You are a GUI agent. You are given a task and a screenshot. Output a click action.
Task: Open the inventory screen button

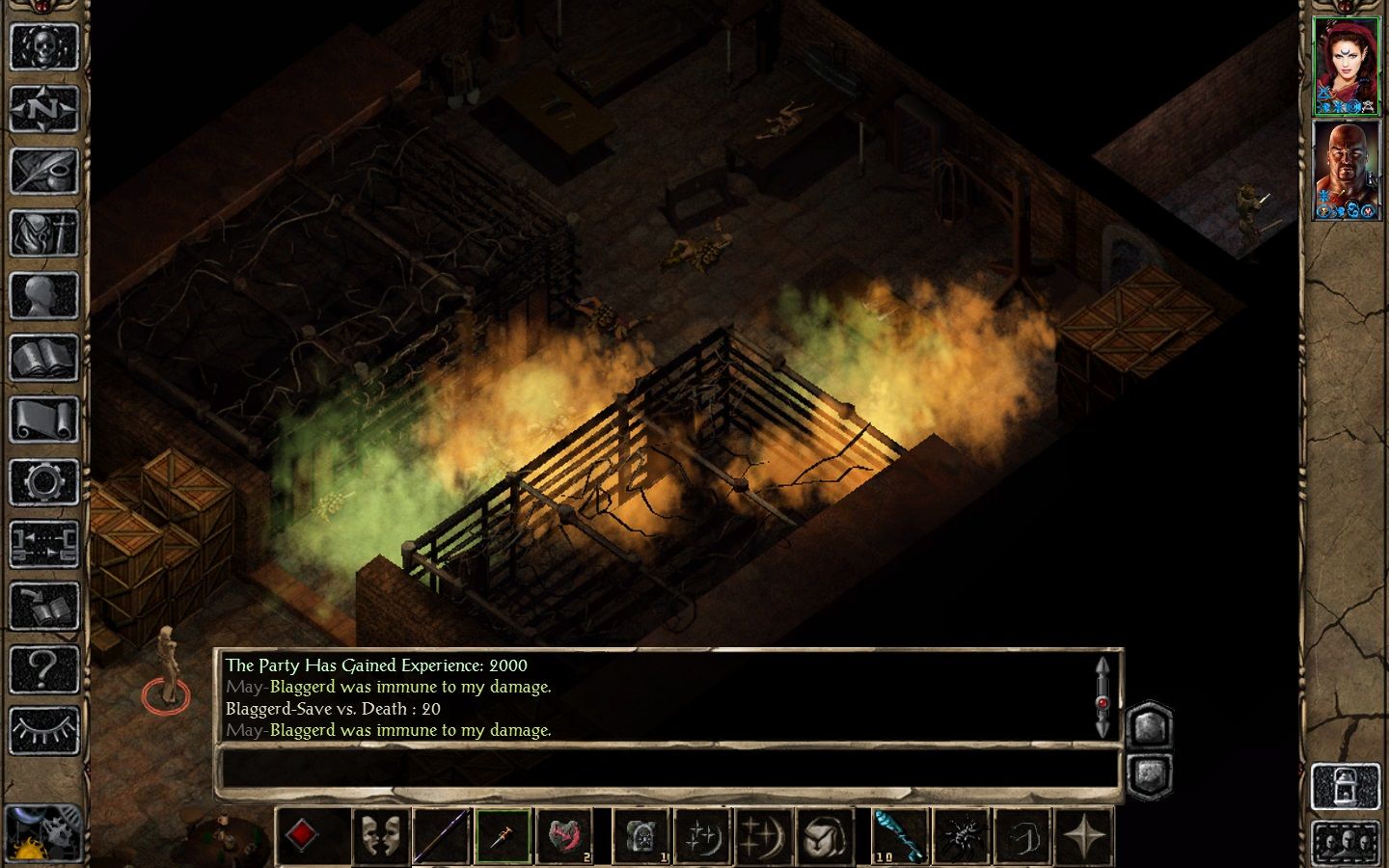(43, 234)
